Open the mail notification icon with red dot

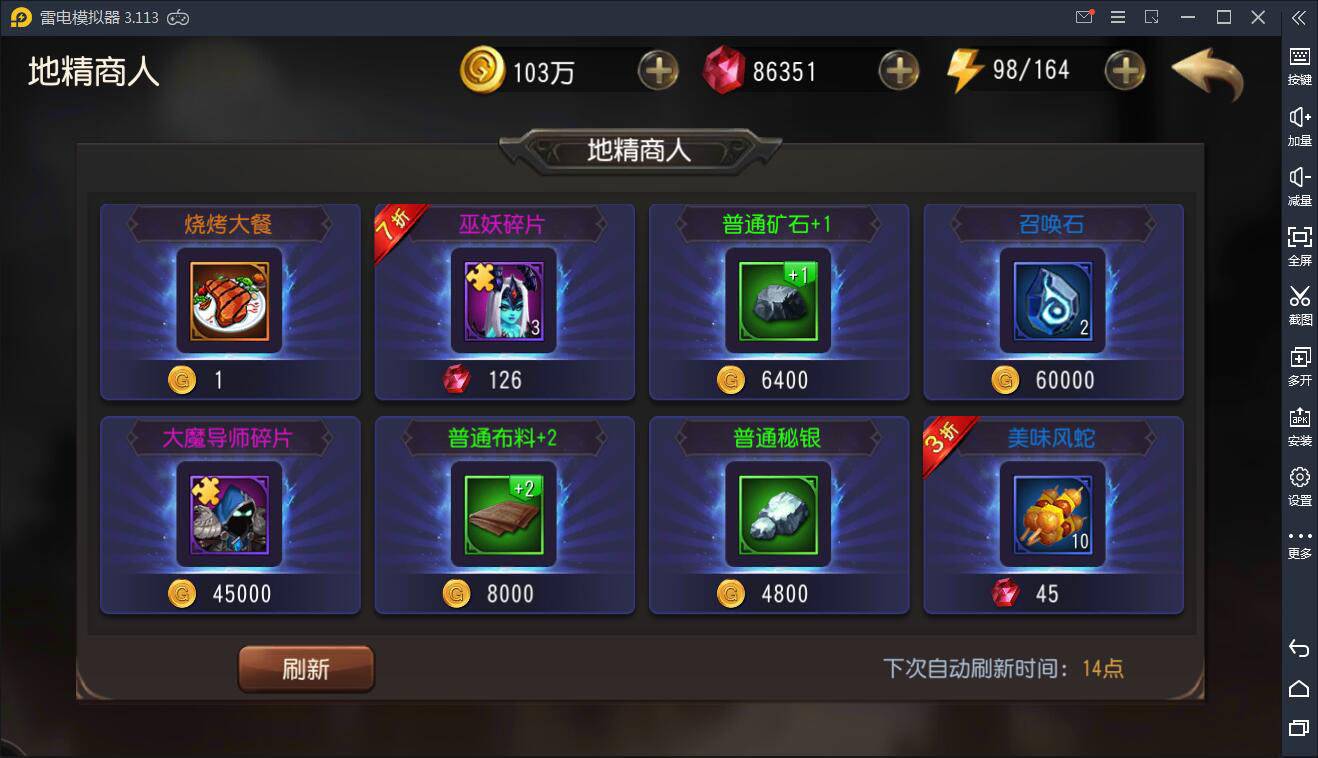point(1083,17)
